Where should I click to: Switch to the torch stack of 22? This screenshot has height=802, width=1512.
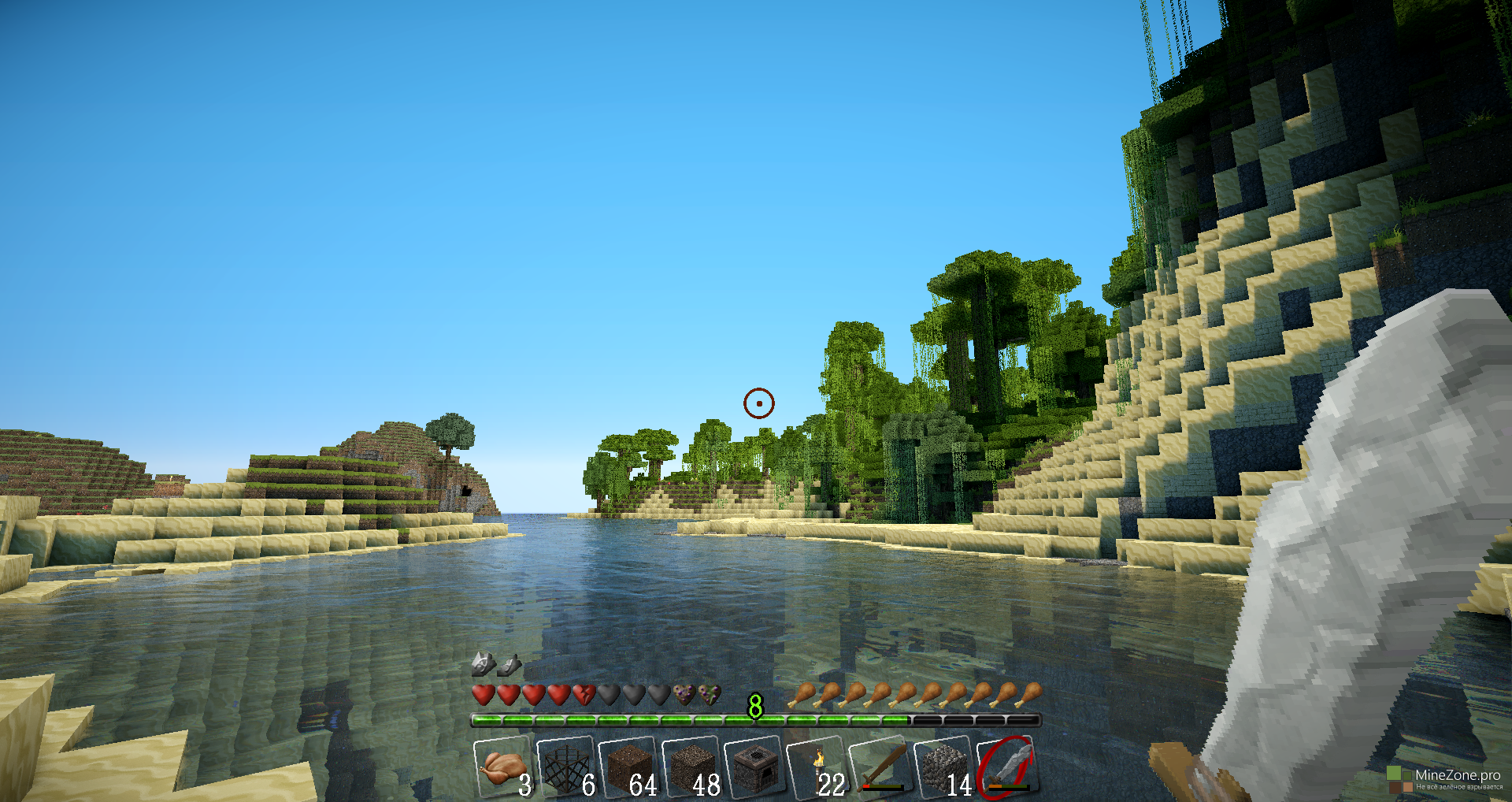click(x=817, y=767)
